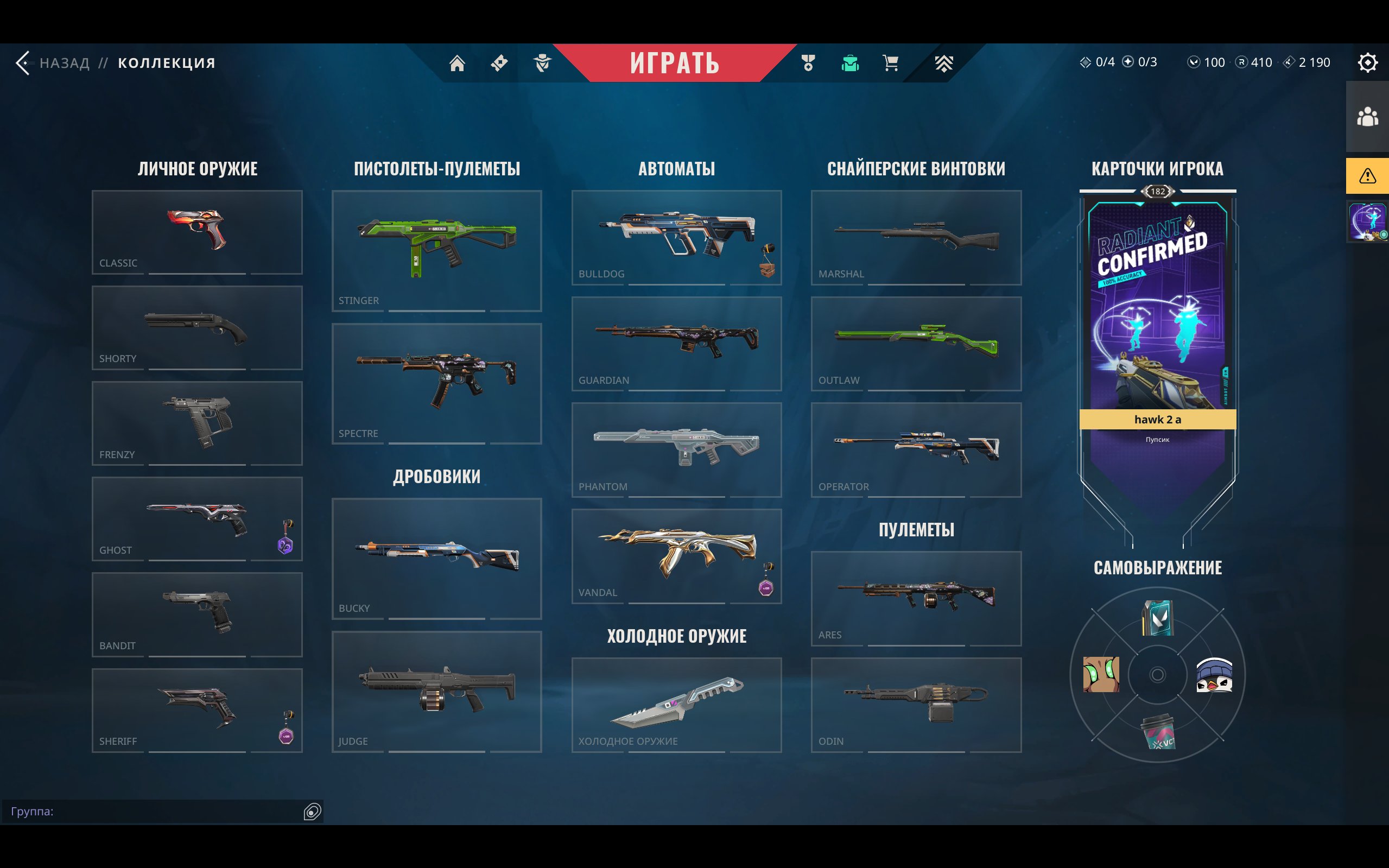Go back with the НАЗАД arrow
The height and width of the screenshot is (868, 1389).
coord(23,62)
